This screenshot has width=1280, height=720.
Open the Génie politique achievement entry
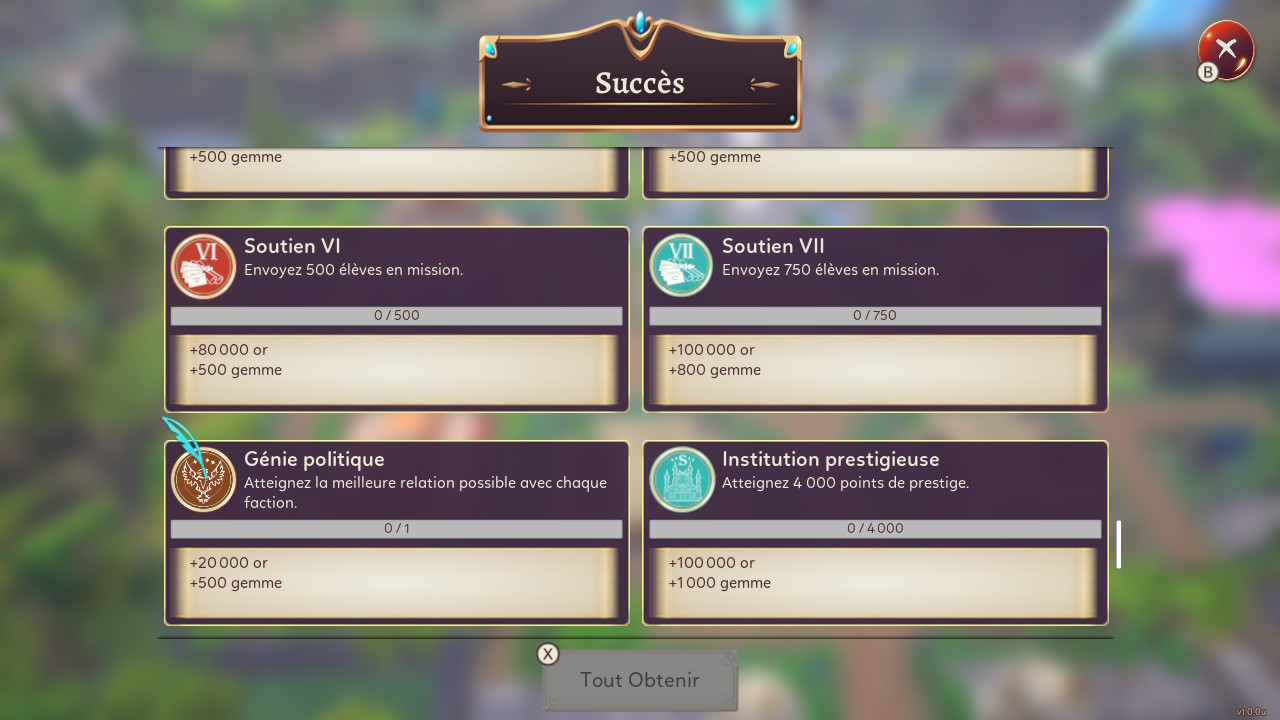(396, 533)
